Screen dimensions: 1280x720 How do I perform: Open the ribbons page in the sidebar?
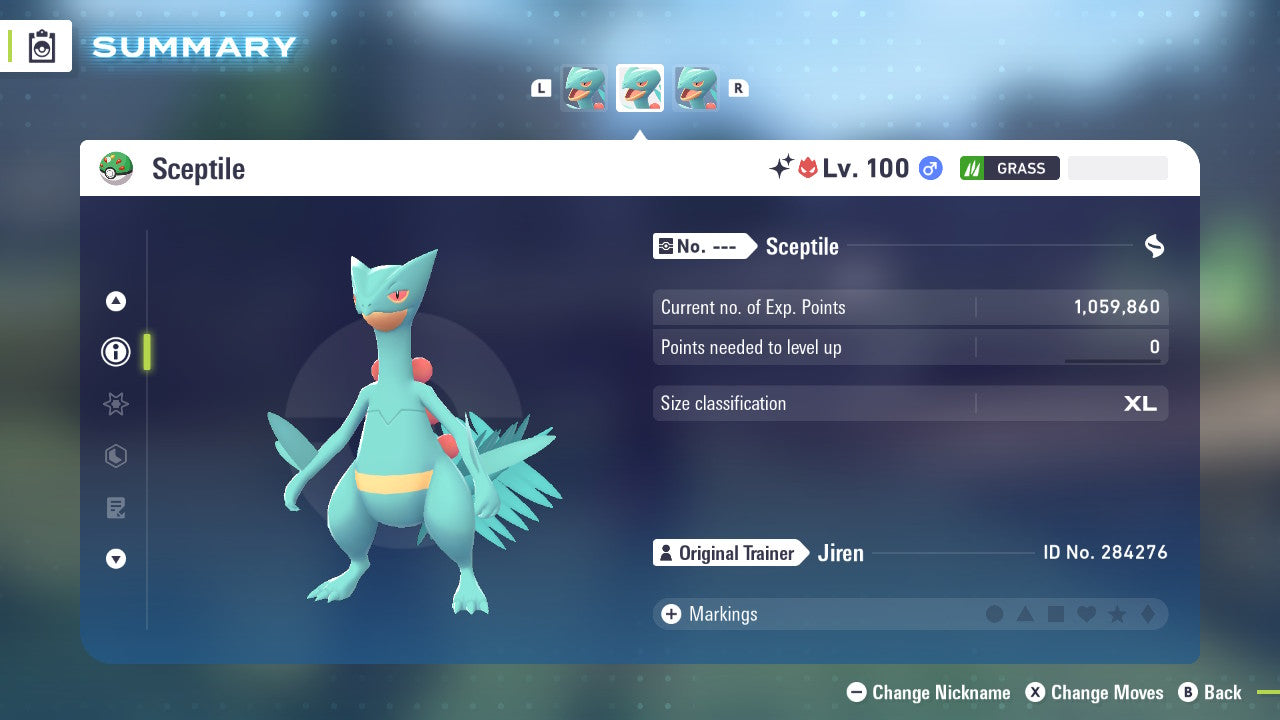116,404
